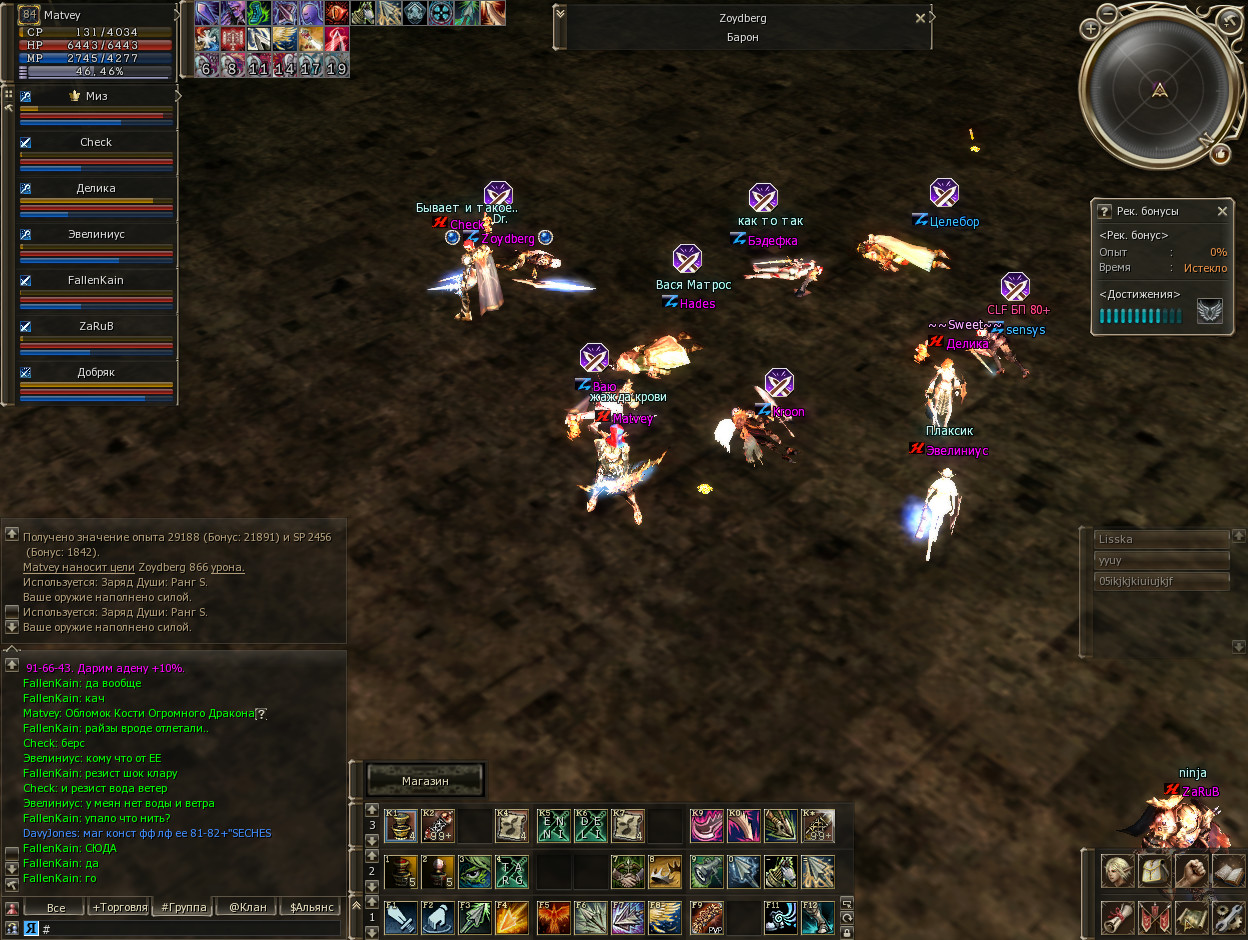Use the F9 PVP hotbar item
Viewport: 1248px width, 940px height.
pyautogui.click(x=706, y=917)
